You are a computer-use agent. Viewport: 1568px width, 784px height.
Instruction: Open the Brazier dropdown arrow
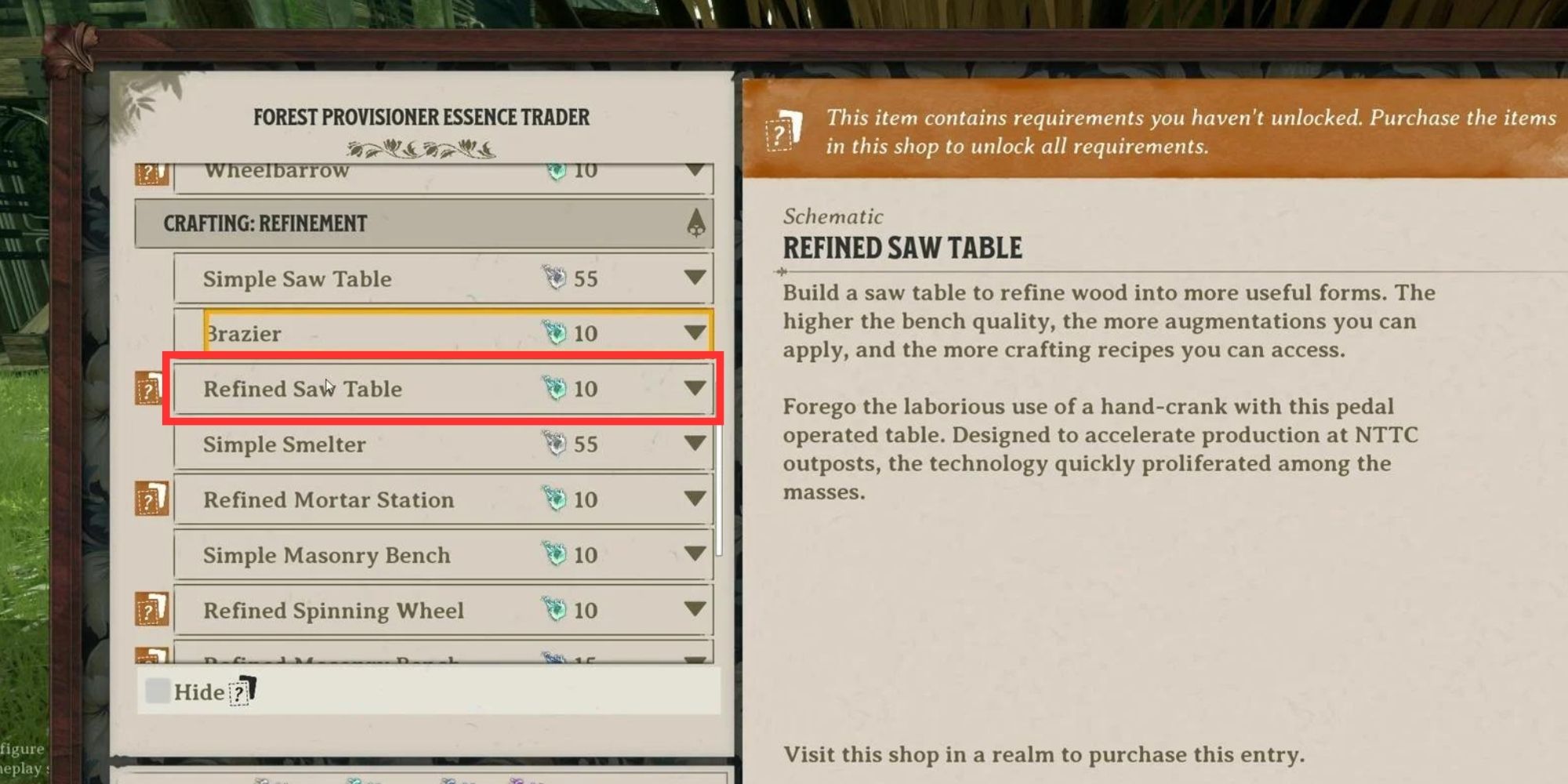coord(693,332)
